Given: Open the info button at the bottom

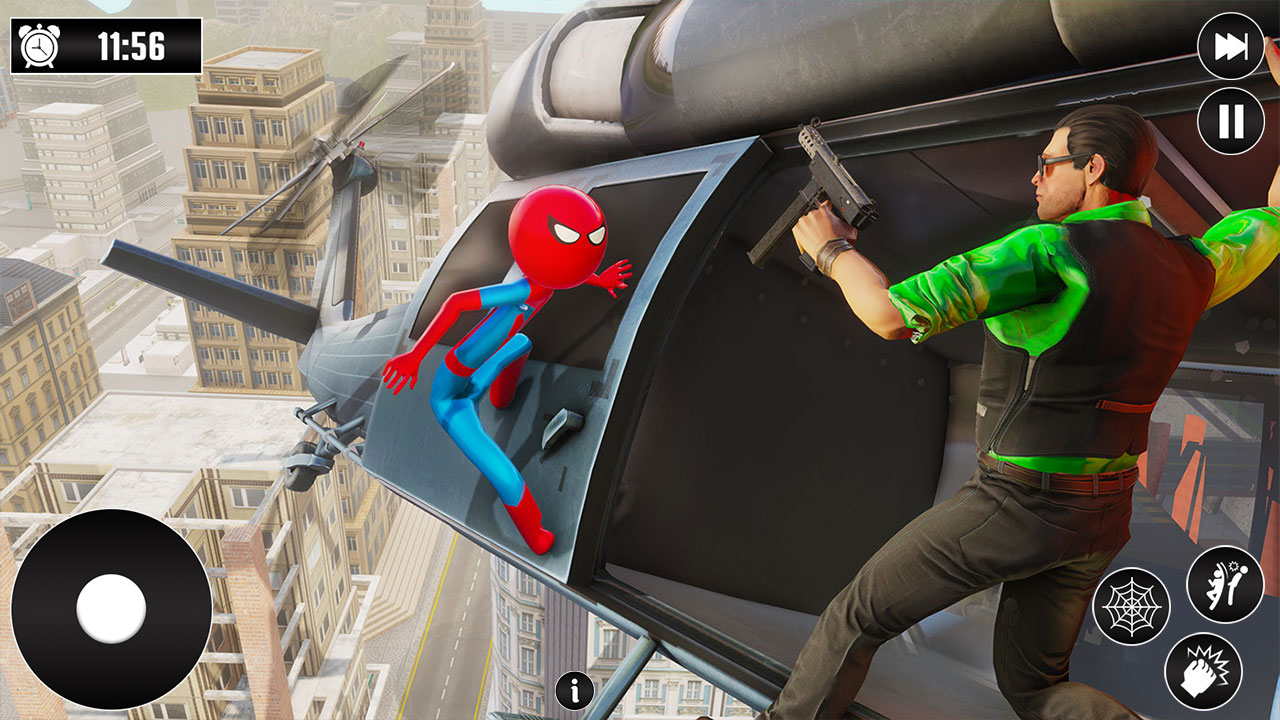Looking at the screenshot, I should click(x=573, y=688).
